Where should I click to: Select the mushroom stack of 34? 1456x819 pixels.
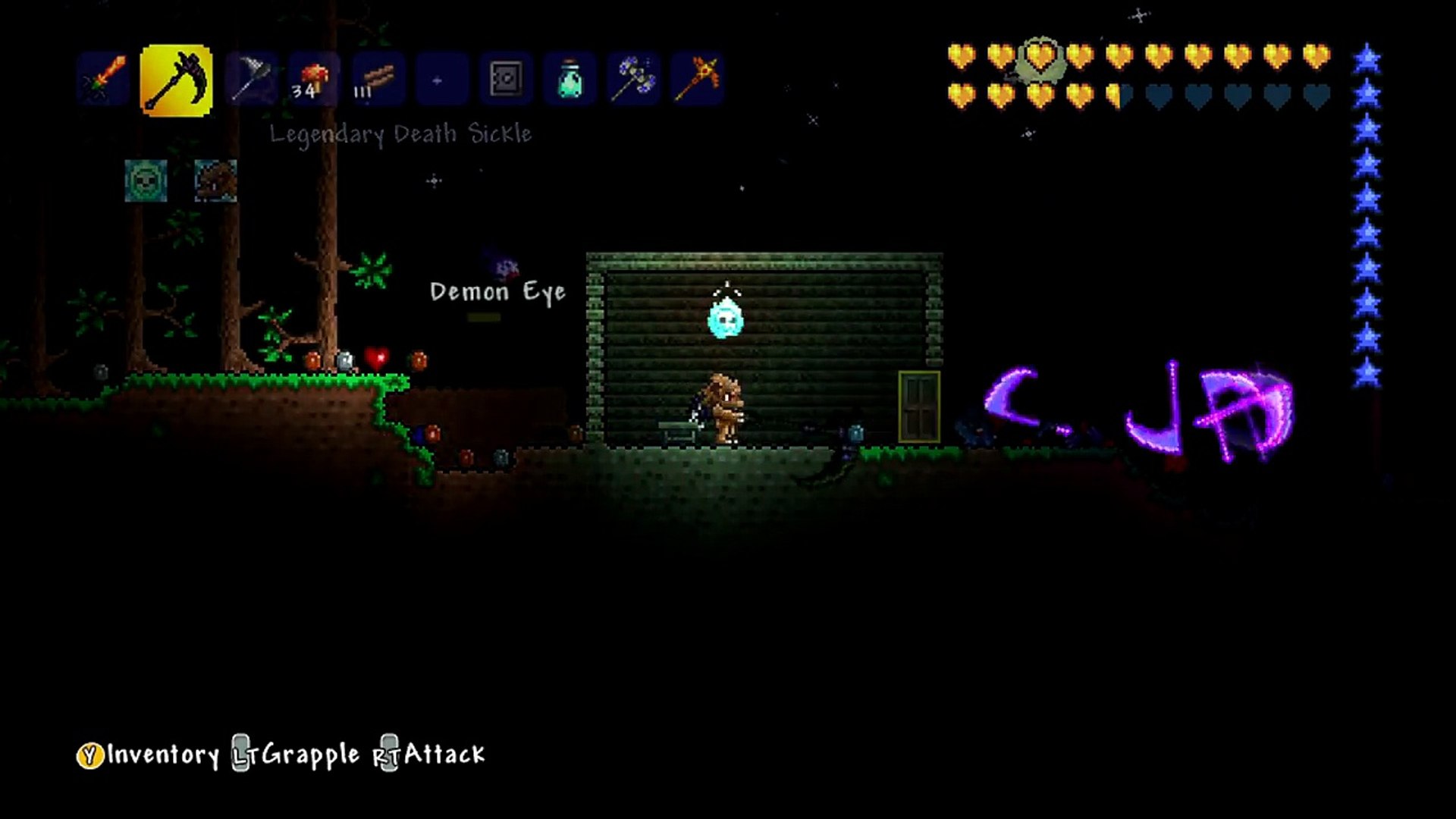(x=314, y=80)
